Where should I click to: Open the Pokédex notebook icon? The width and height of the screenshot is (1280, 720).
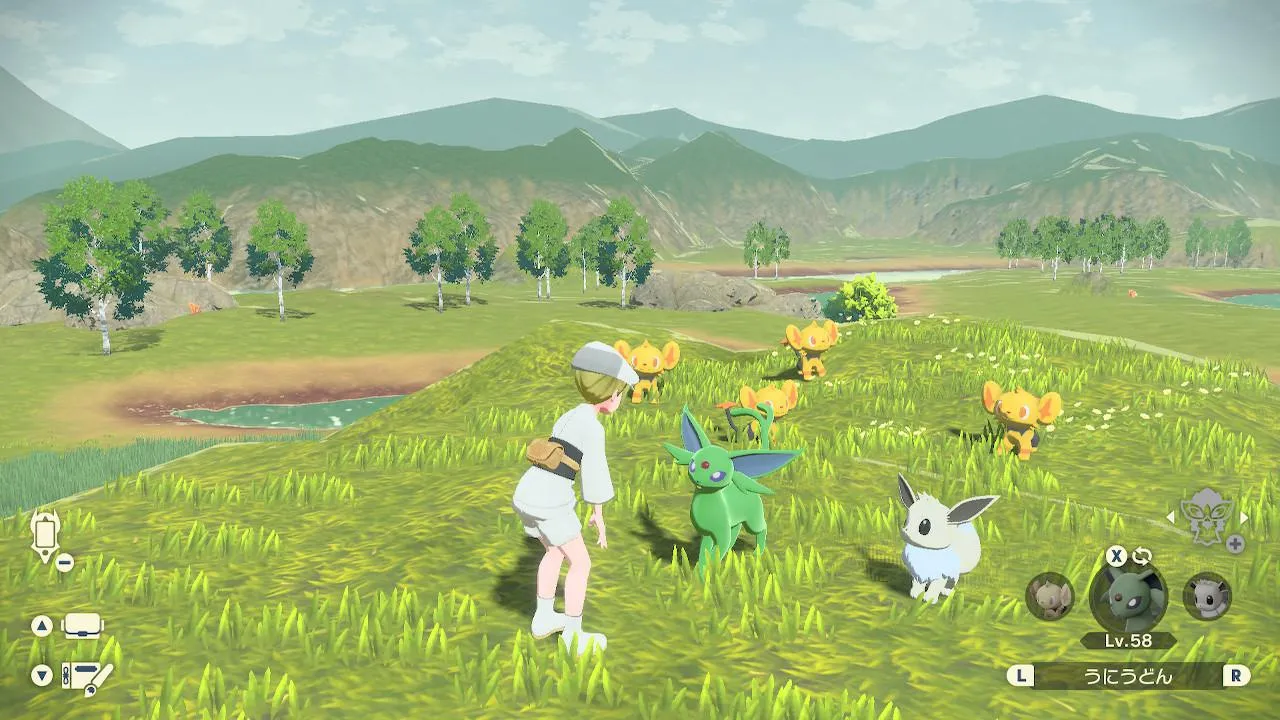(86, 676)
